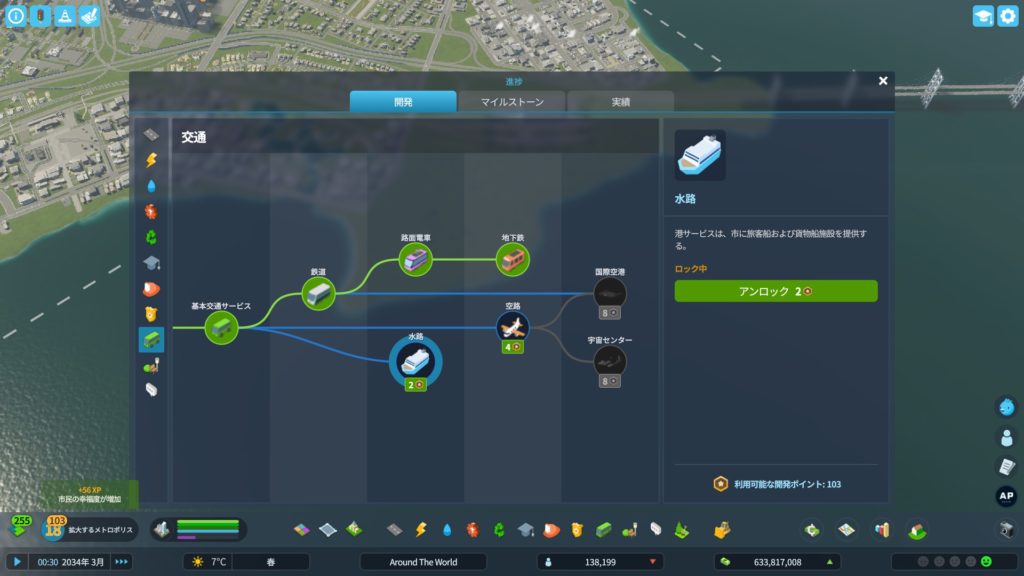
Task: Click the 路面電車 tram node
Action: click(x=415, y=260)
